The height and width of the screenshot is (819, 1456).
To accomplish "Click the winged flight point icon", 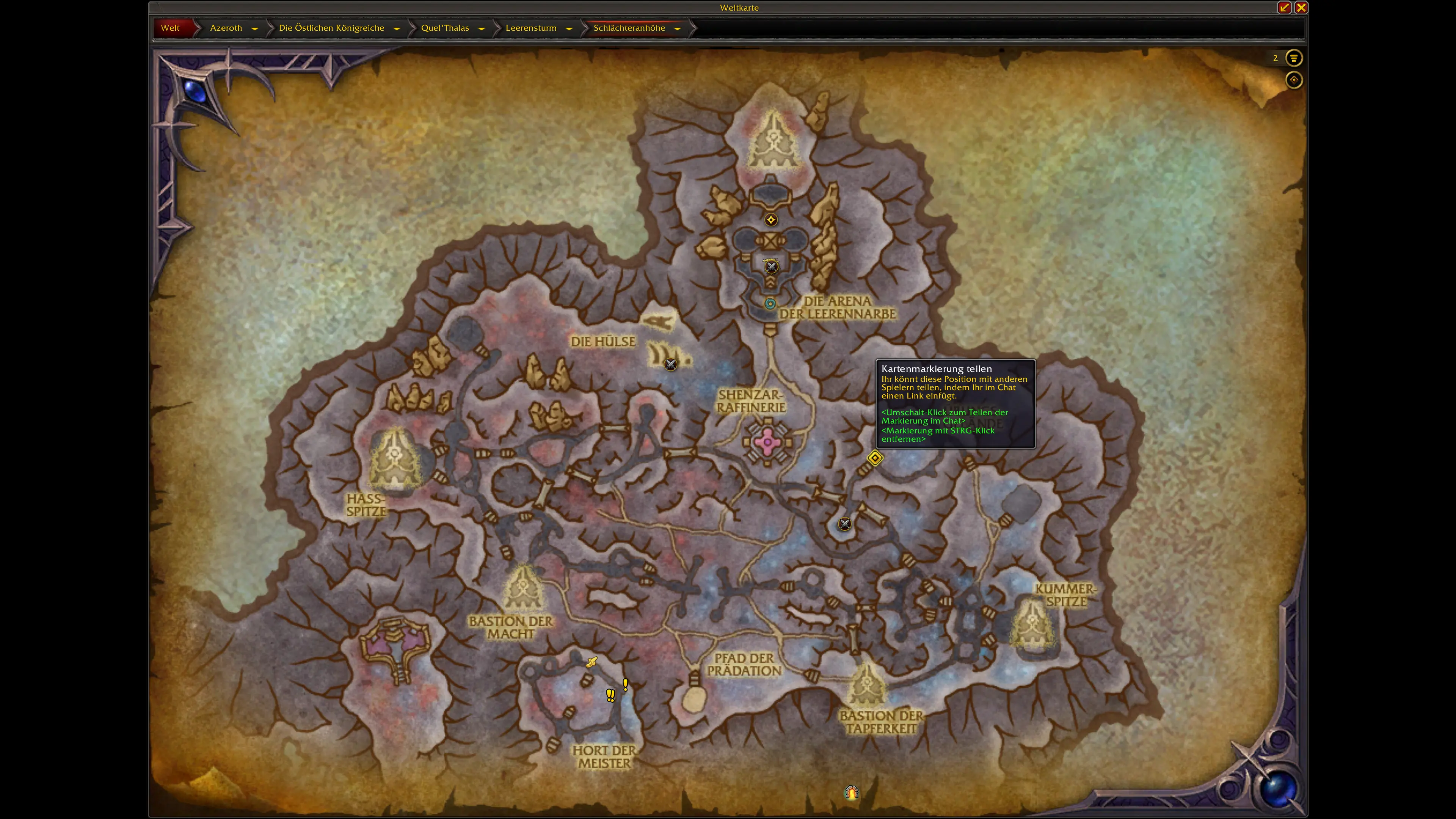I will tap(591, 662).
